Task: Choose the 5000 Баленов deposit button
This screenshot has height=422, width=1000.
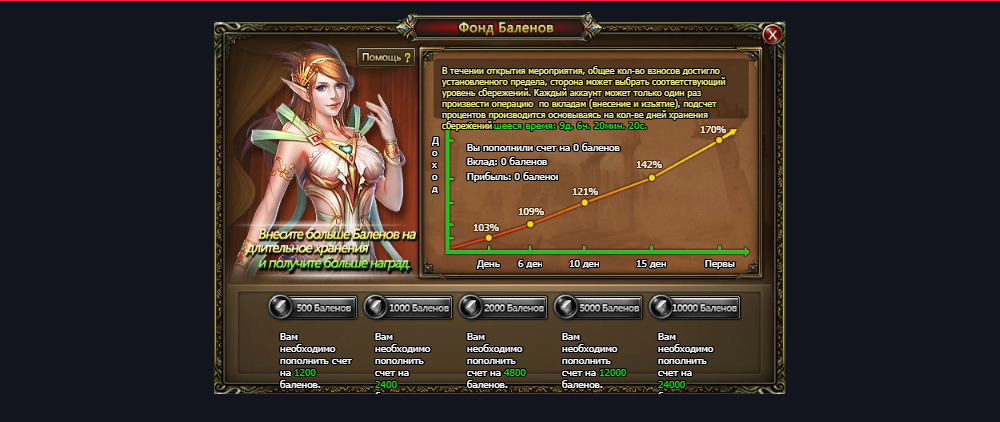Action: click(x=598, y=307)
